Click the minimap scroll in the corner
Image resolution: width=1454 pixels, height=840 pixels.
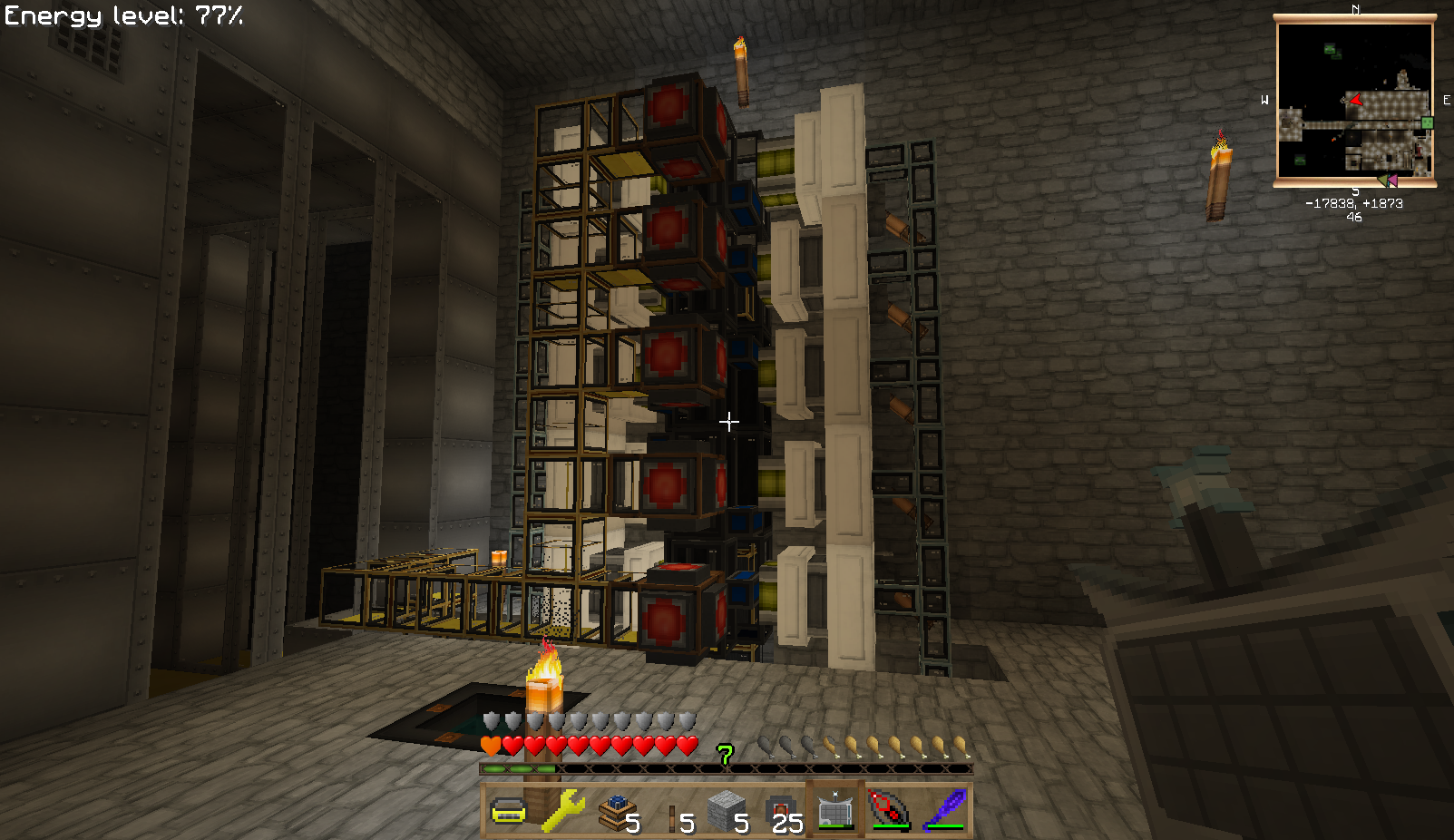point(1354,100)
